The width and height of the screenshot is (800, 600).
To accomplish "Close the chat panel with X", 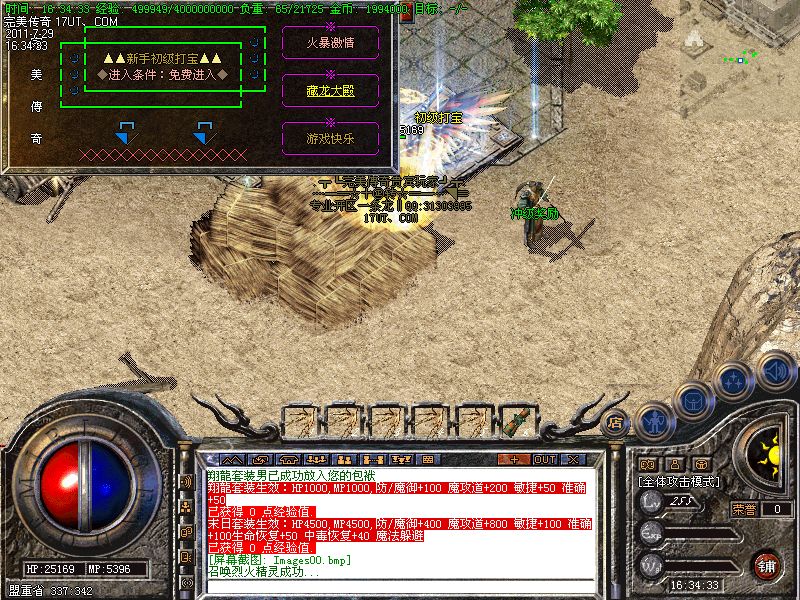I will point(574,460).
